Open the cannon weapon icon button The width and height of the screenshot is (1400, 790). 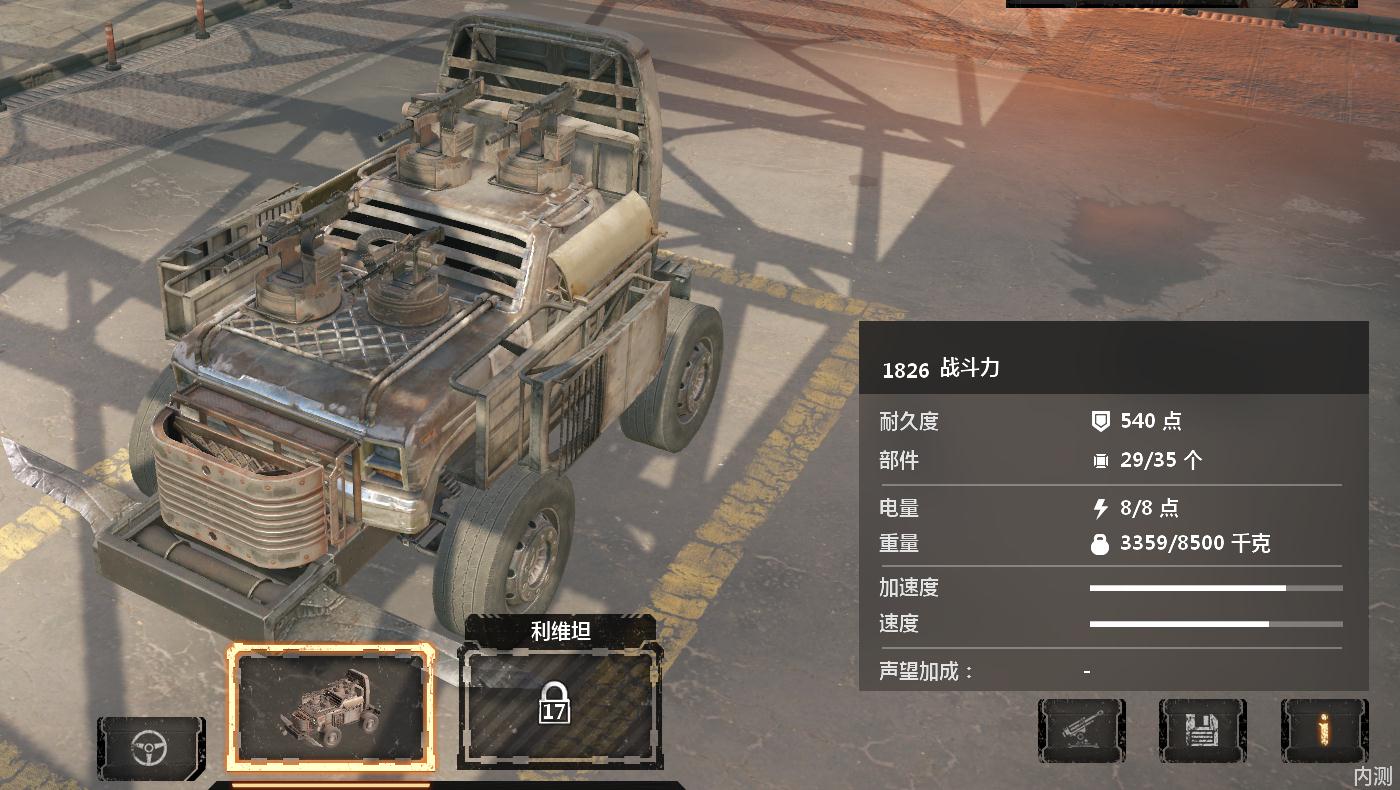pos(1081,731)
